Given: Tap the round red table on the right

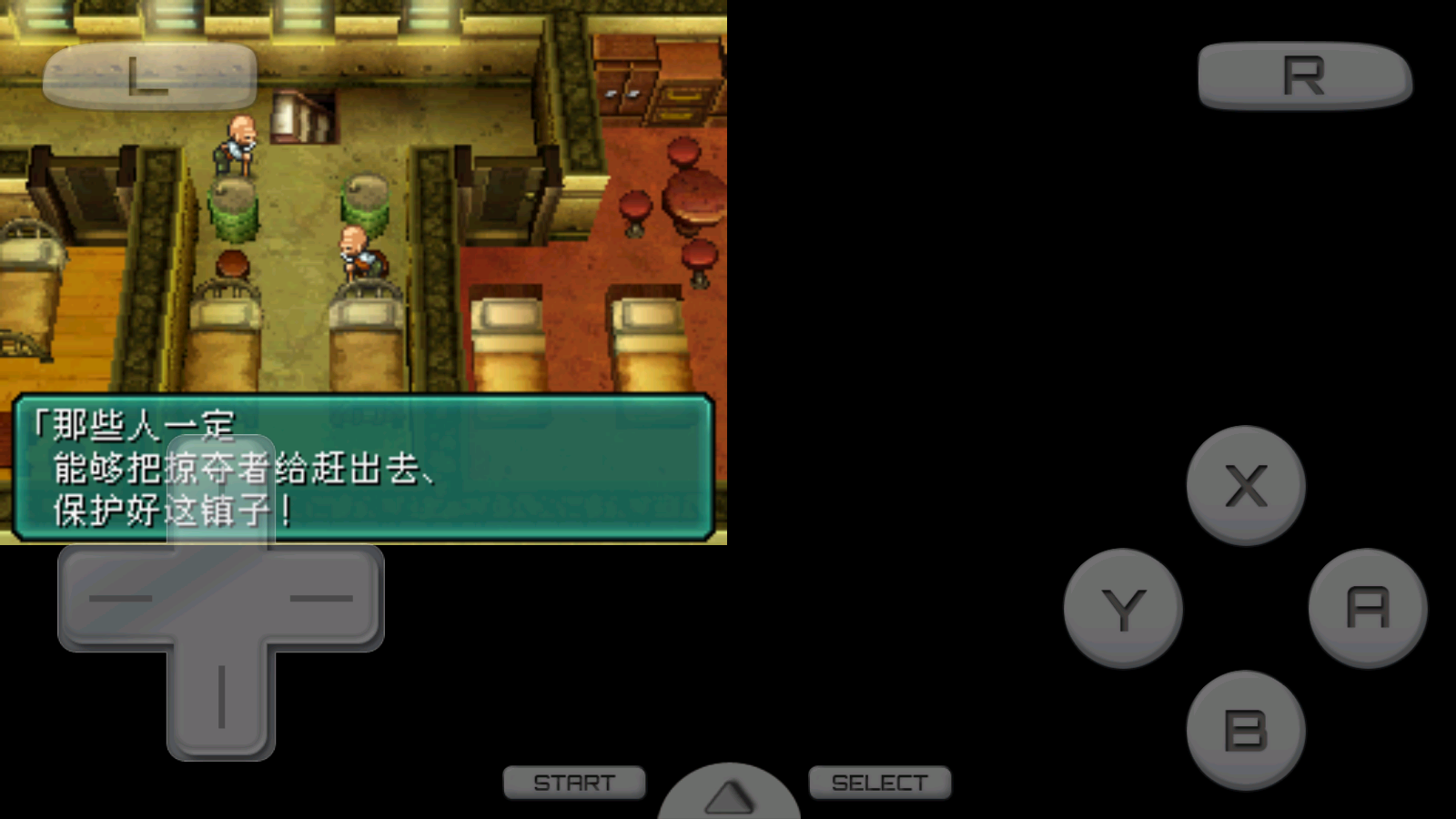Looking at the screenshot, I should point(692,196).
